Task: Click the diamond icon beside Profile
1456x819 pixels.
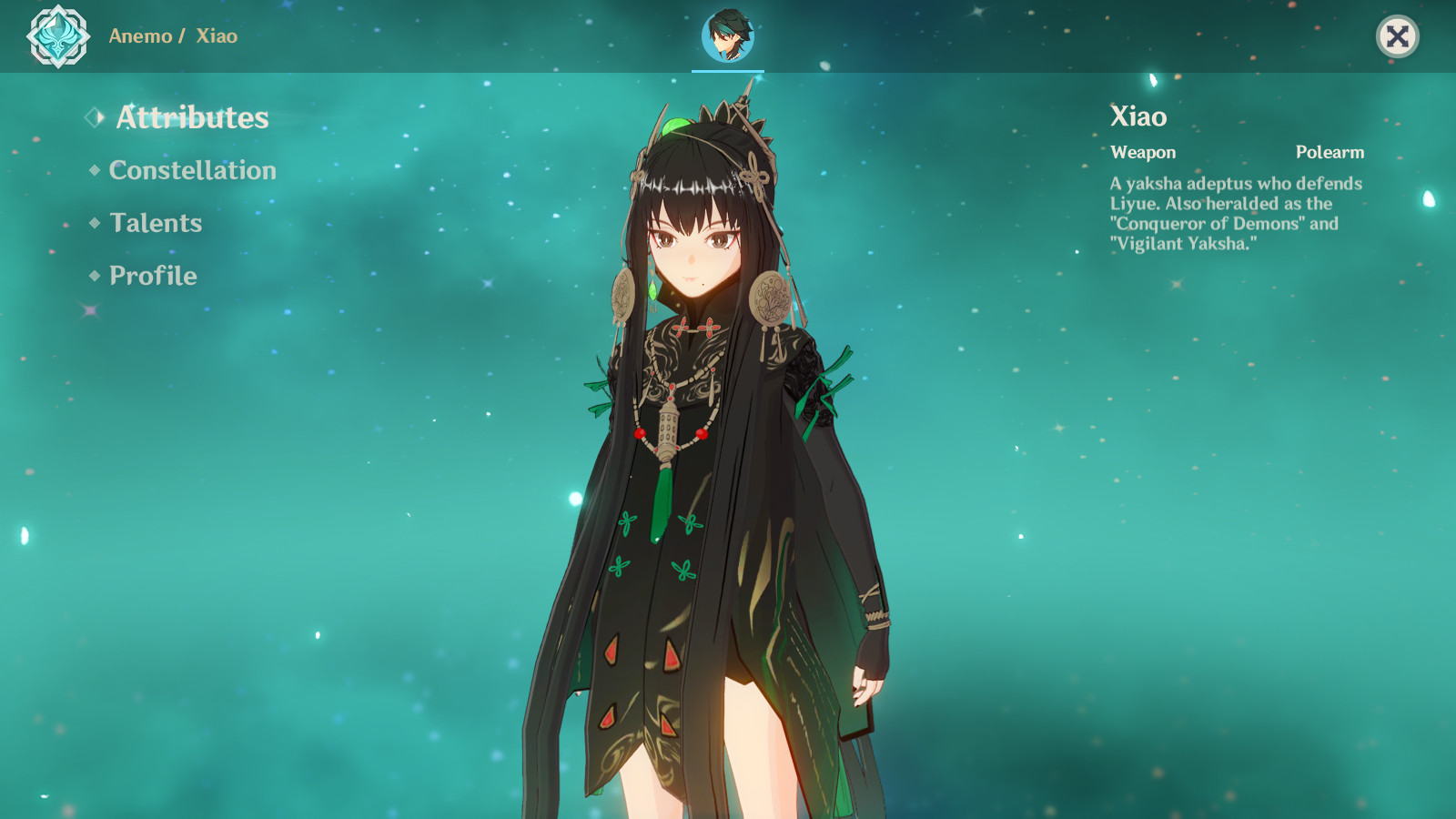Action: click(x=92, y=275)
